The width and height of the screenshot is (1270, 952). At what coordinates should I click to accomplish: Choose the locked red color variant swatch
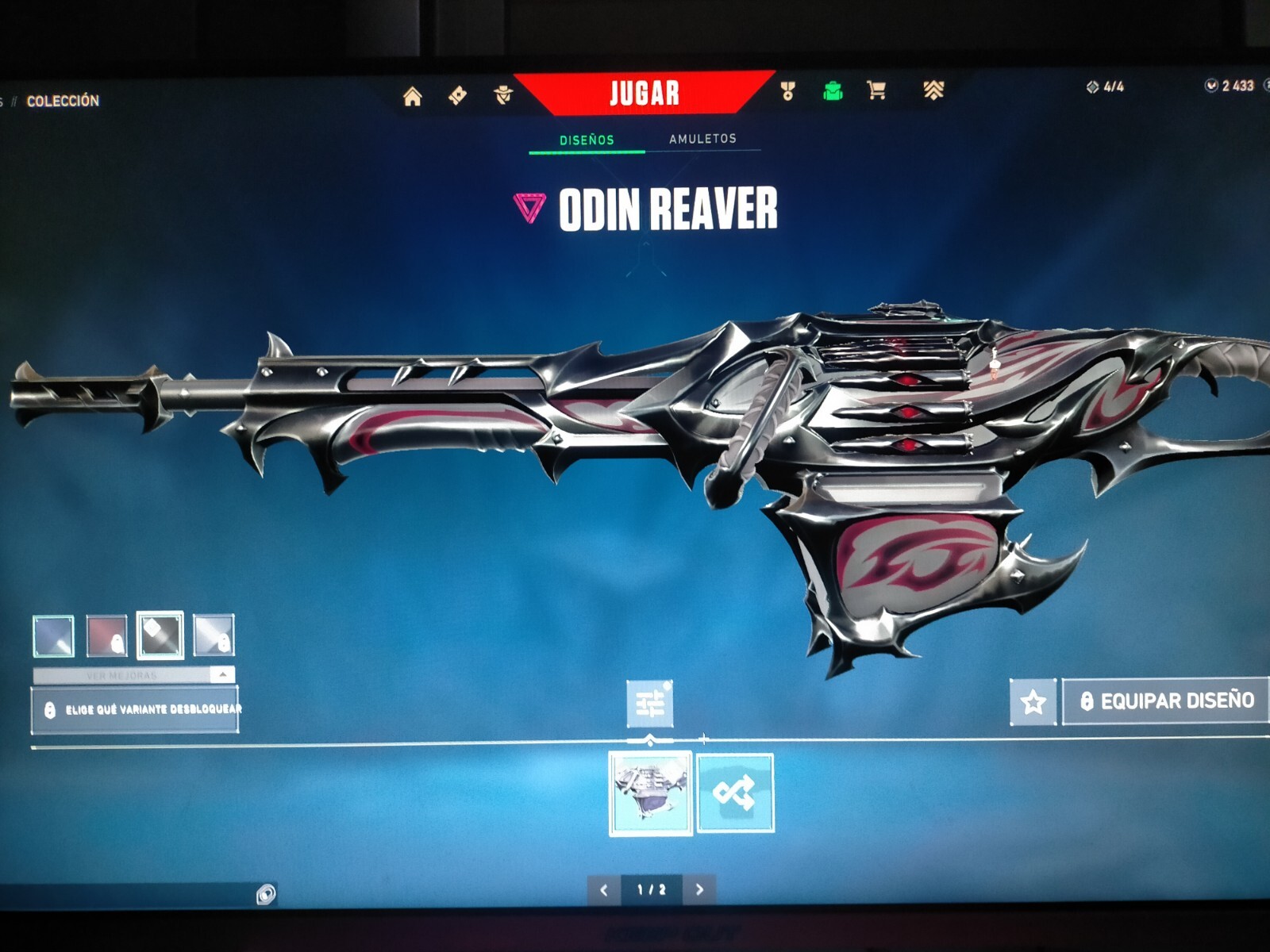tap(106, 635)
